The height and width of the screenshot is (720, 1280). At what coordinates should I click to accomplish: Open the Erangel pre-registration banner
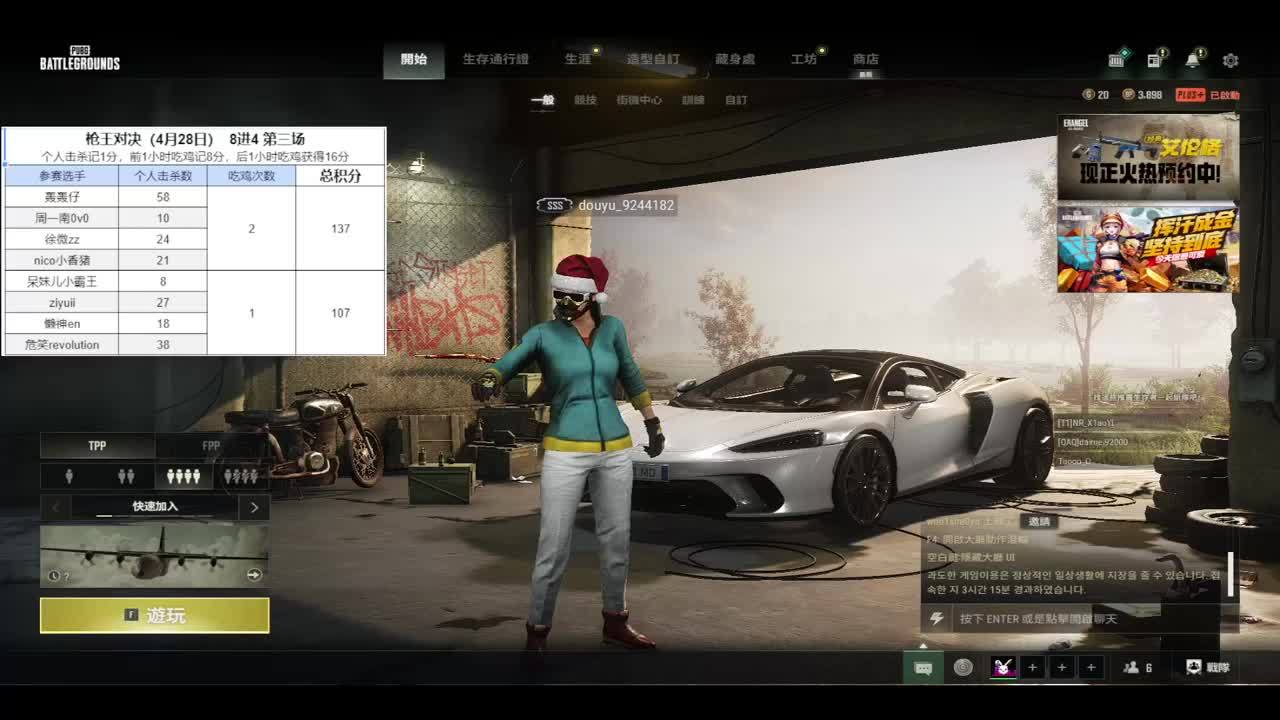1148,157
